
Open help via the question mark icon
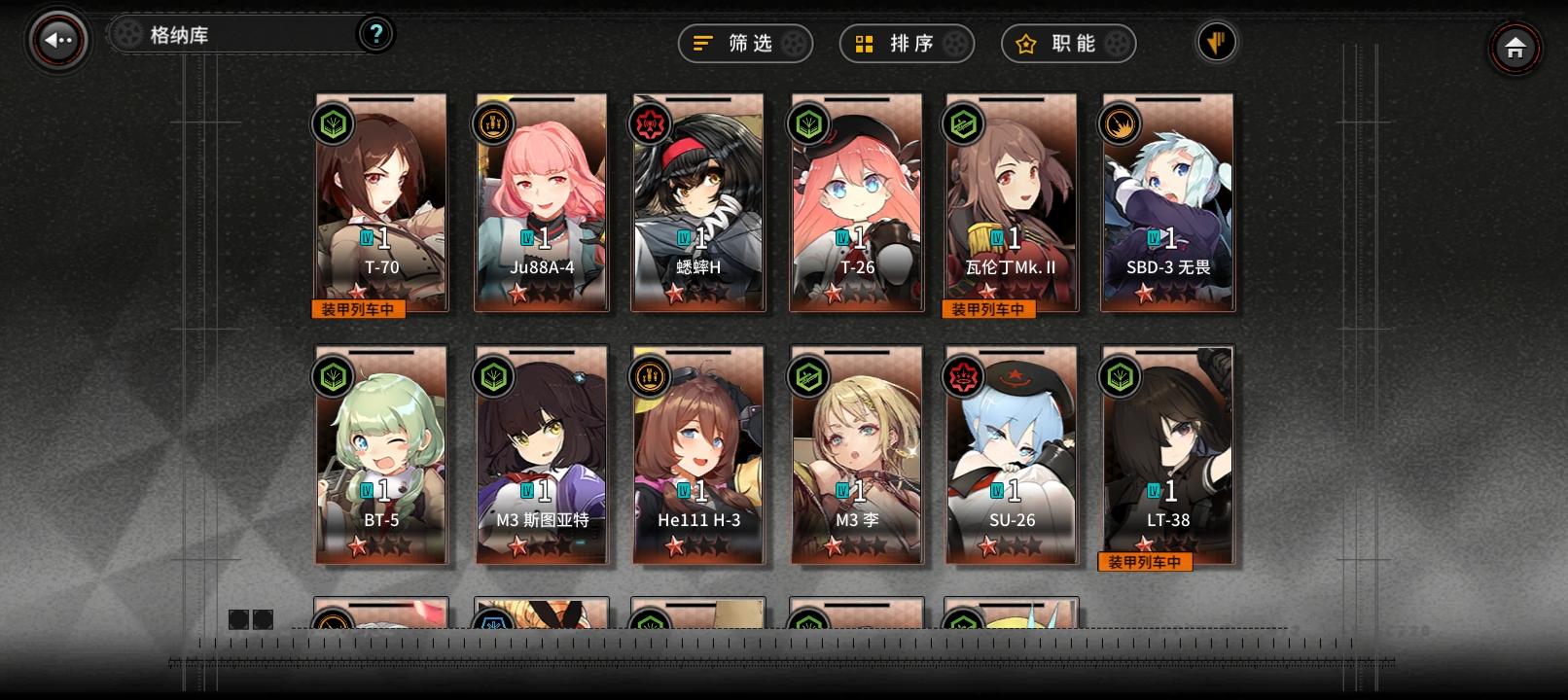coord(374,34)
